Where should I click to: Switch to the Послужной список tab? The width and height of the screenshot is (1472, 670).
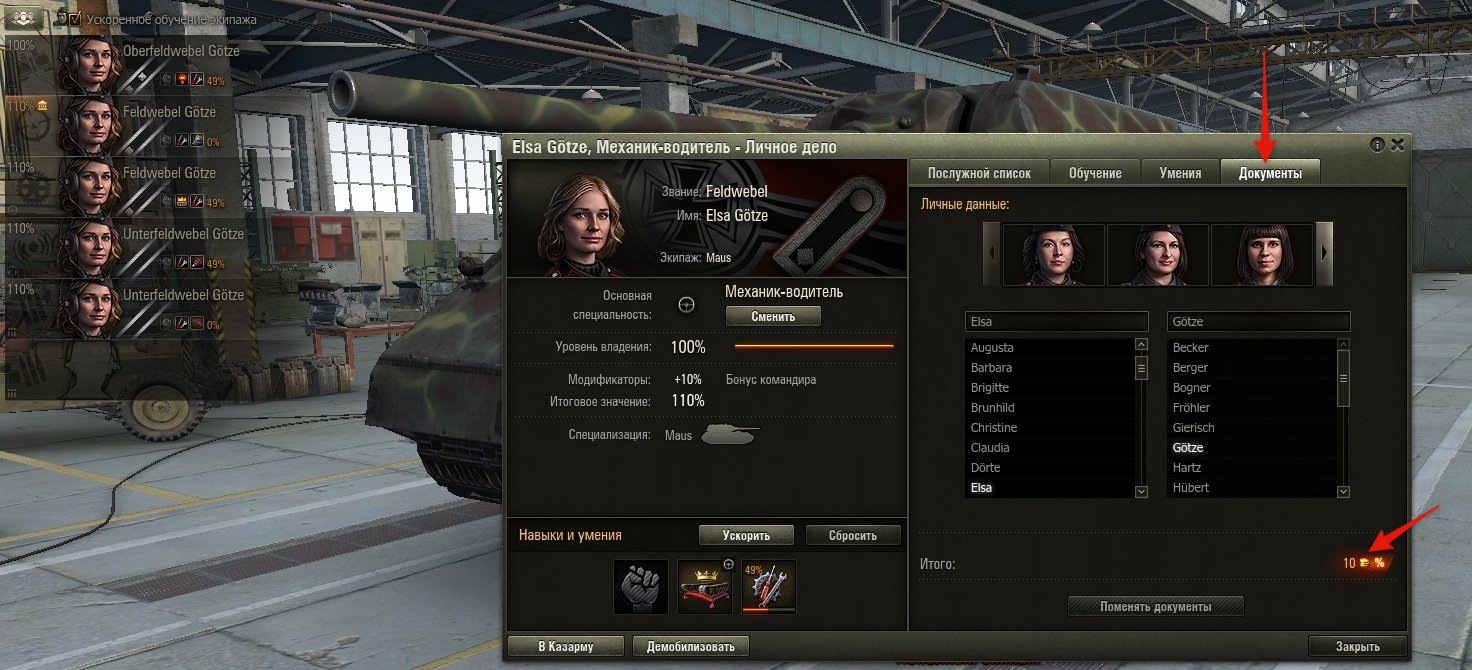979,173
